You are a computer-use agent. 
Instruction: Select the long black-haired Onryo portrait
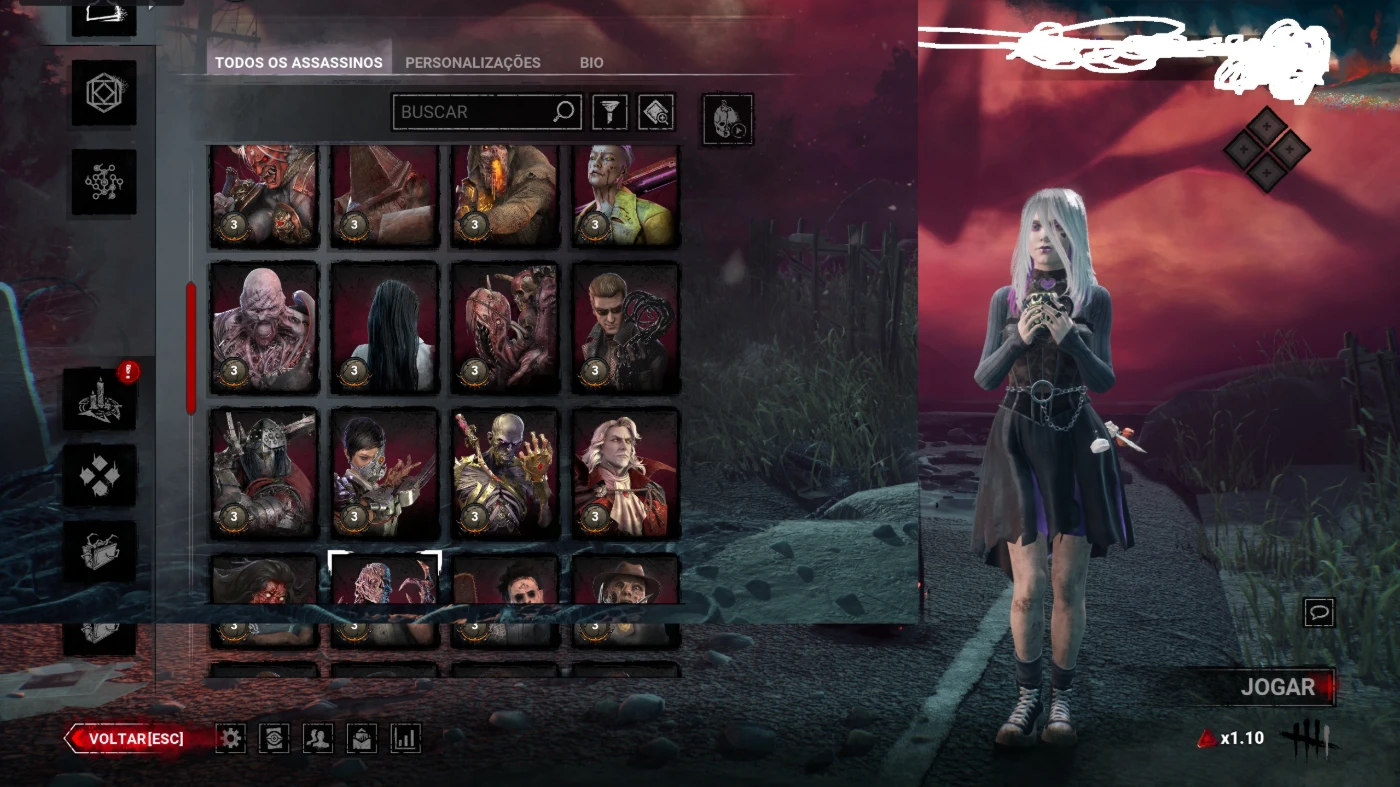pyautogui.click(x=385, y=327)
